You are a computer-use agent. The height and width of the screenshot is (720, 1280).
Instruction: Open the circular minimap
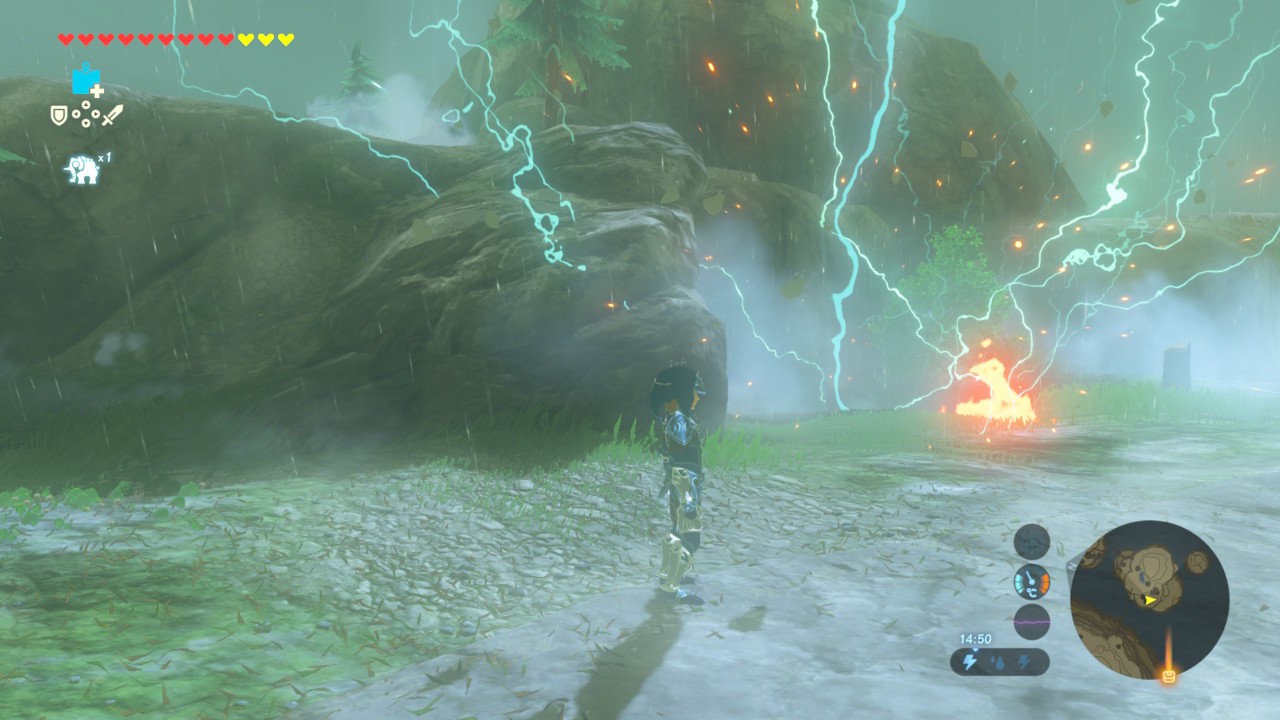tap(1149, 600)
